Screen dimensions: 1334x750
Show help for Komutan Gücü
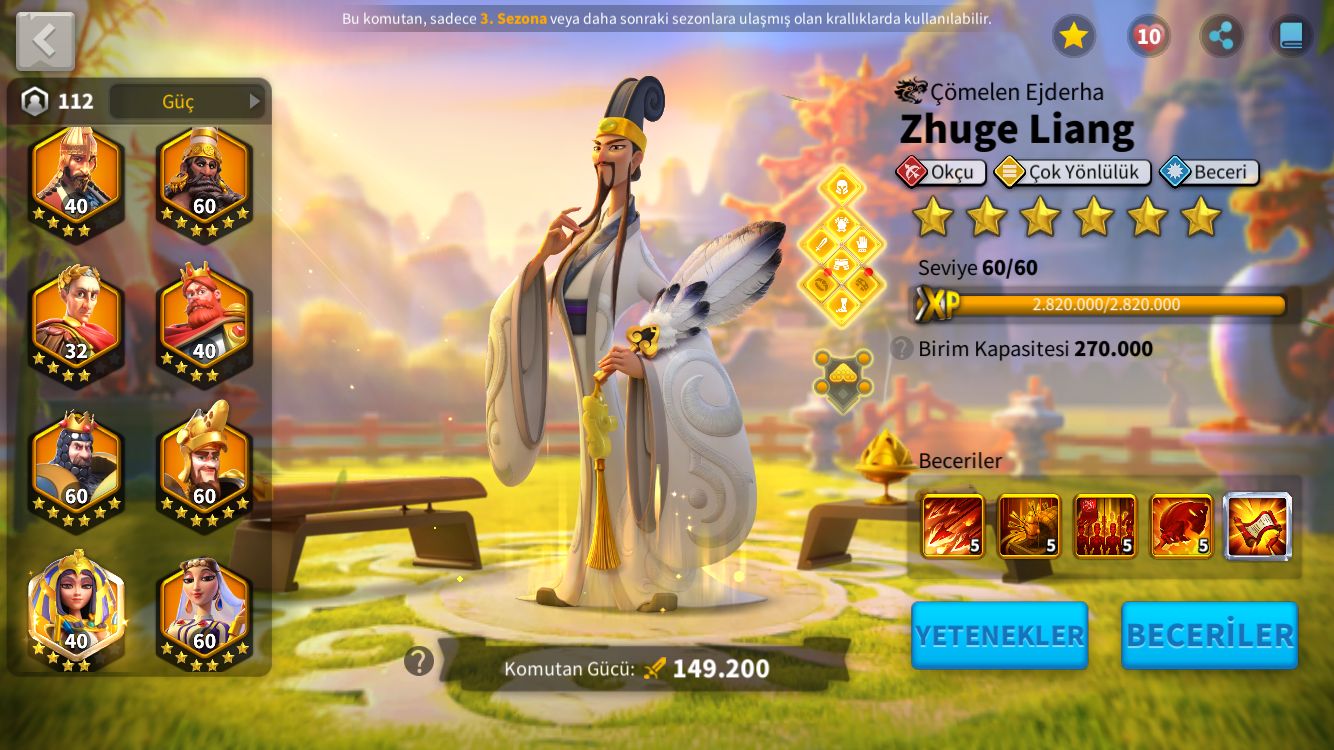[419, 661]
